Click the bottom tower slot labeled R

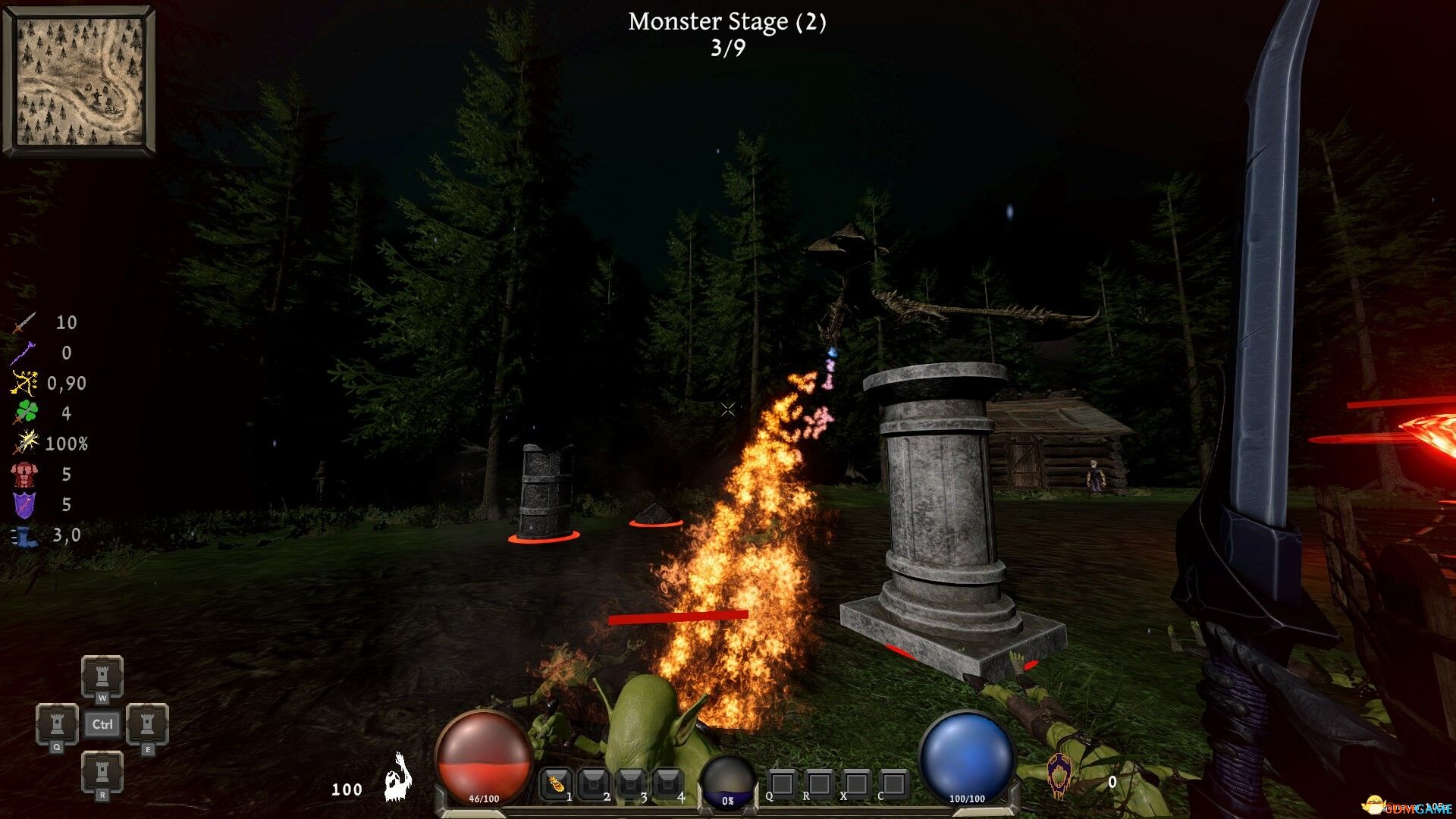(102, 771)
